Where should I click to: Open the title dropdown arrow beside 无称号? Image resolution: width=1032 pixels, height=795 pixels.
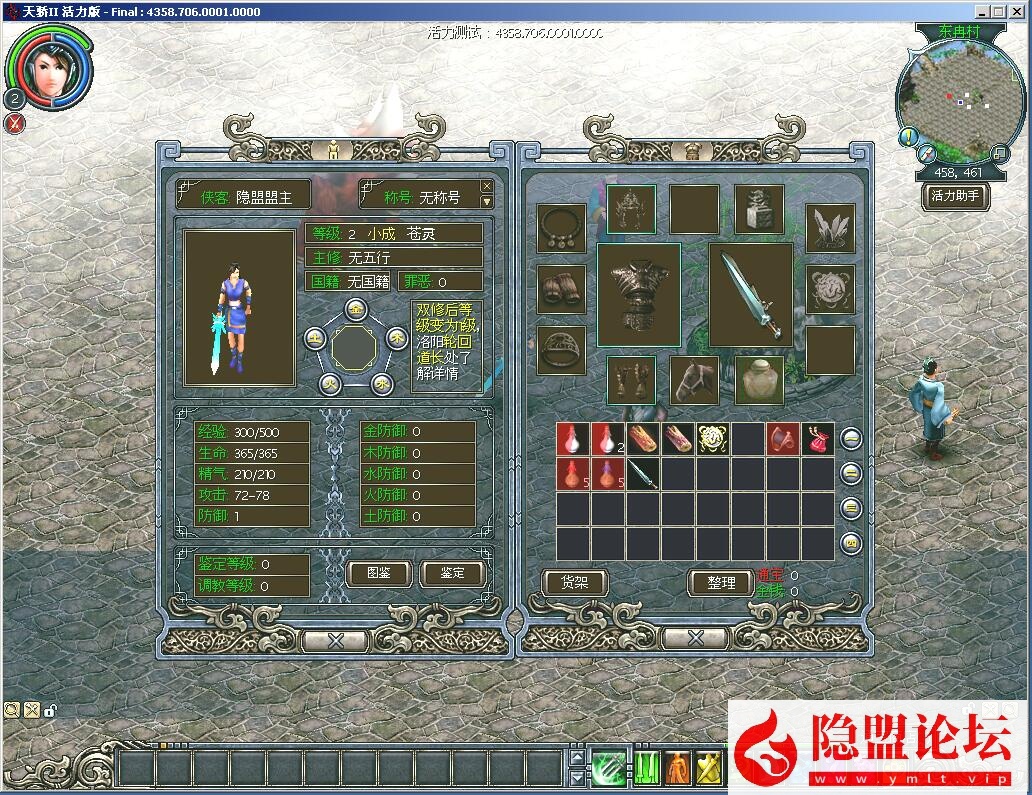487,201
